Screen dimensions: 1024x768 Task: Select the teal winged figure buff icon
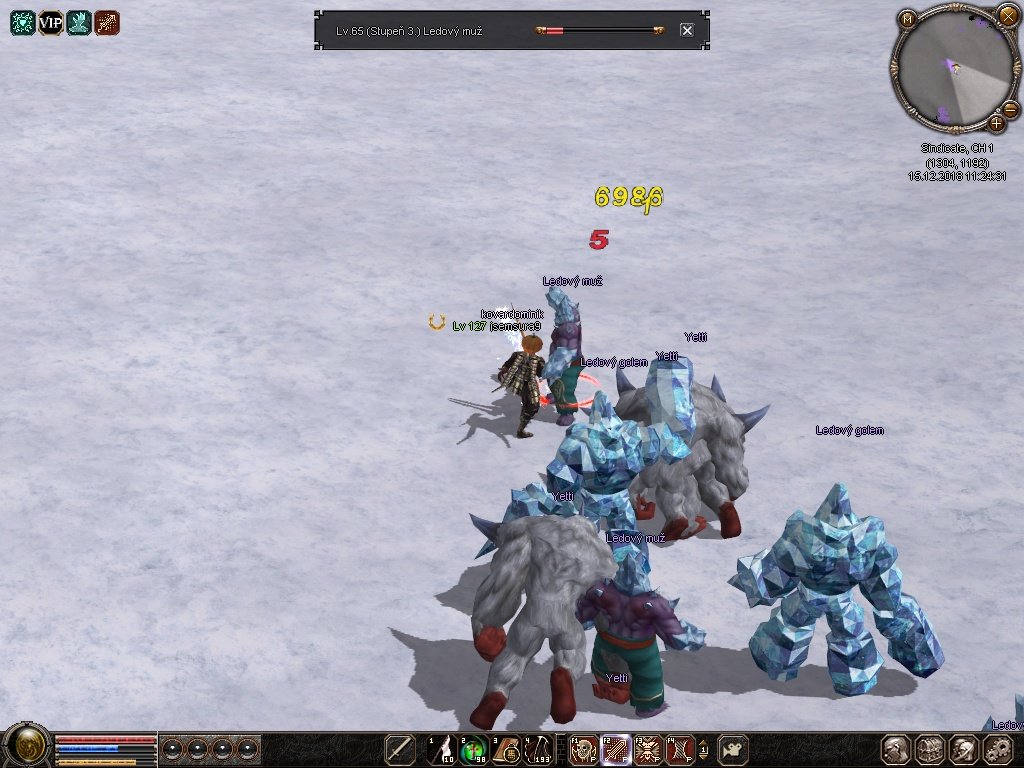[79, 23]
